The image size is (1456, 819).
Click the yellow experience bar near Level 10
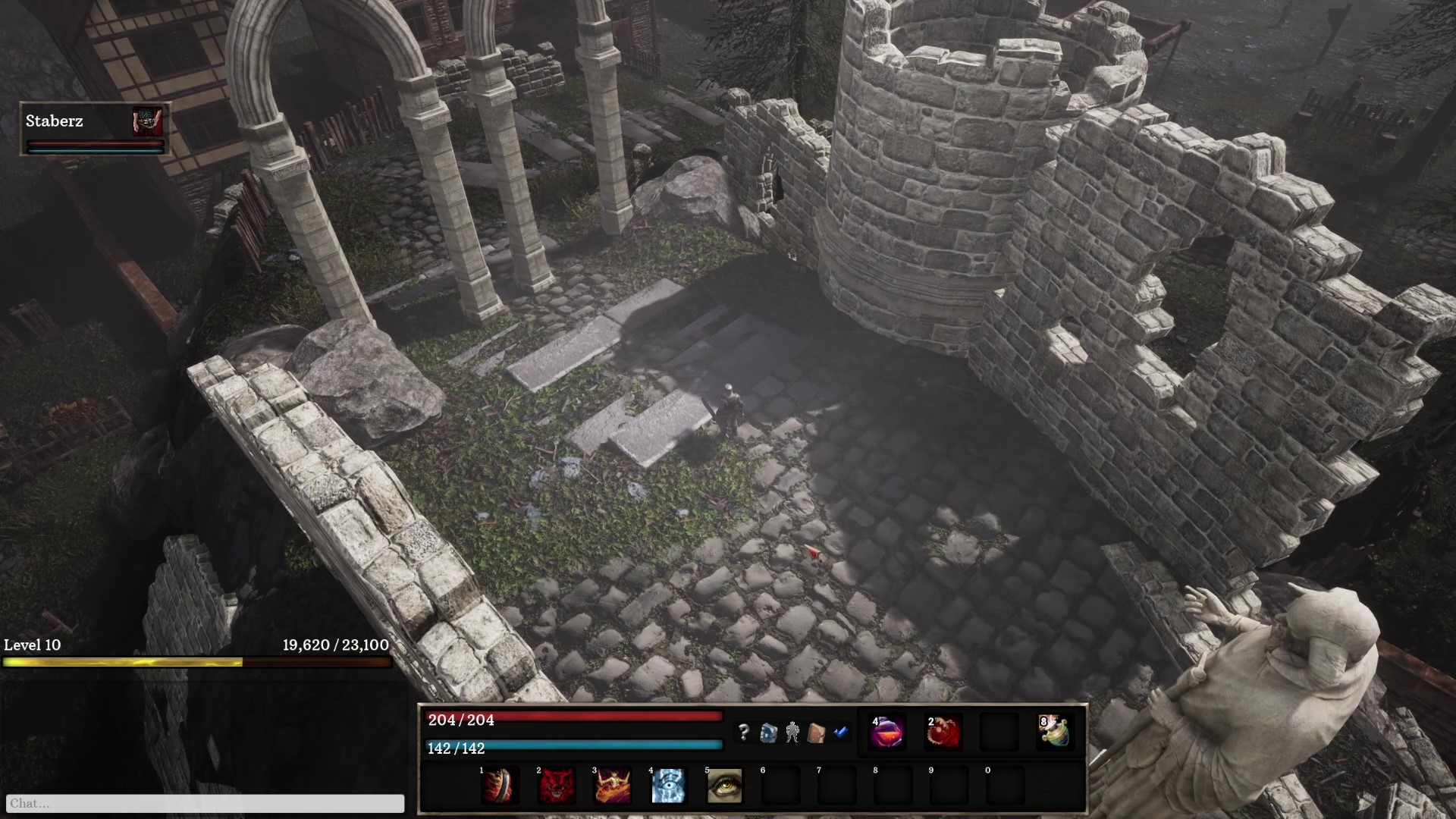coord(197,662)
